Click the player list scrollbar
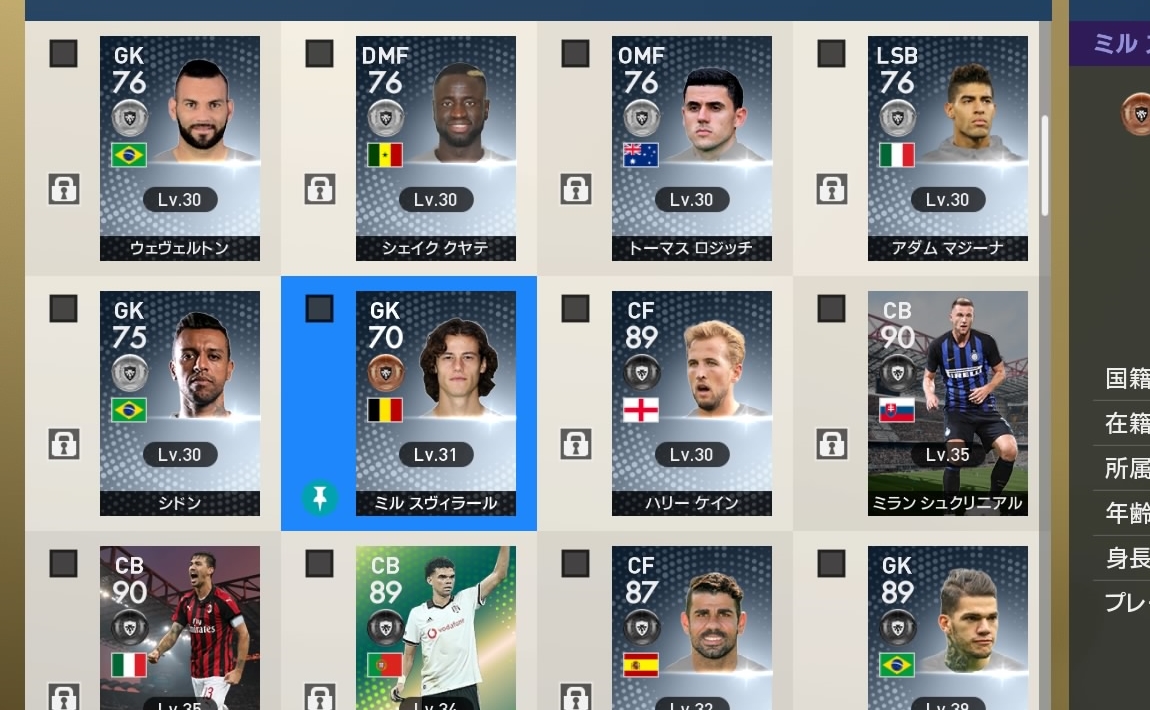Screen dimensions: 1150x710 point(1045,165)
